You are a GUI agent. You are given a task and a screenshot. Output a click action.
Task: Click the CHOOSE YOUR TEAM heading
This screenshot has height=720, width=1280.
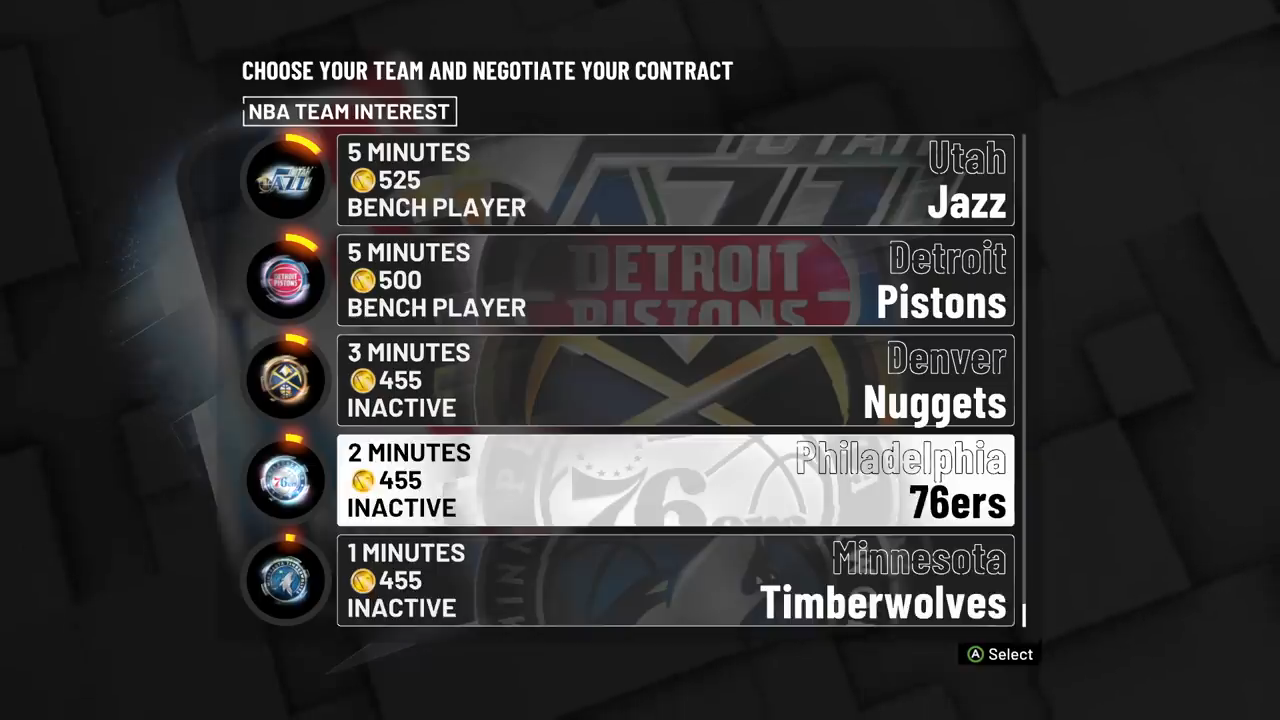(487, 71)
